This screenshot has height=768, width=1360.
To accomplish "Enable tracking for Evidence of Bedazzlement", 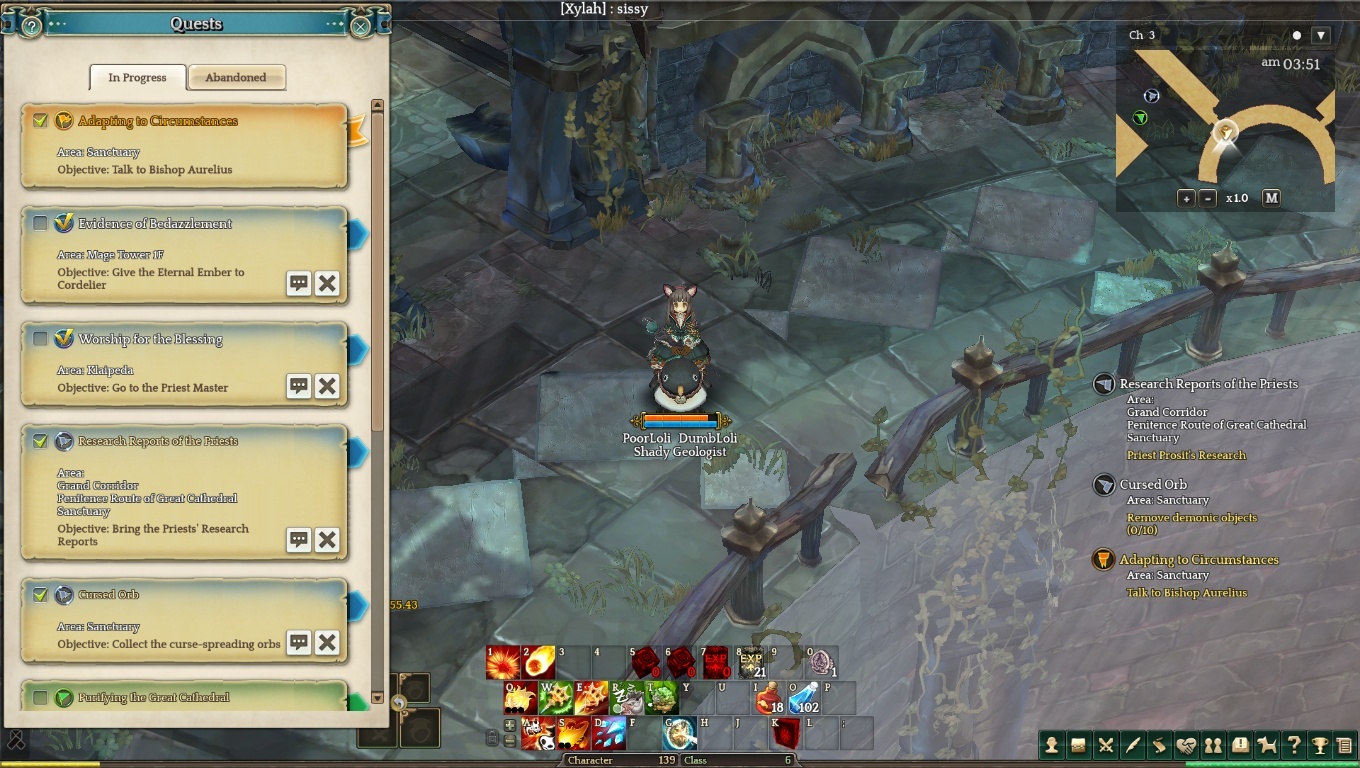I will point(40,224).
